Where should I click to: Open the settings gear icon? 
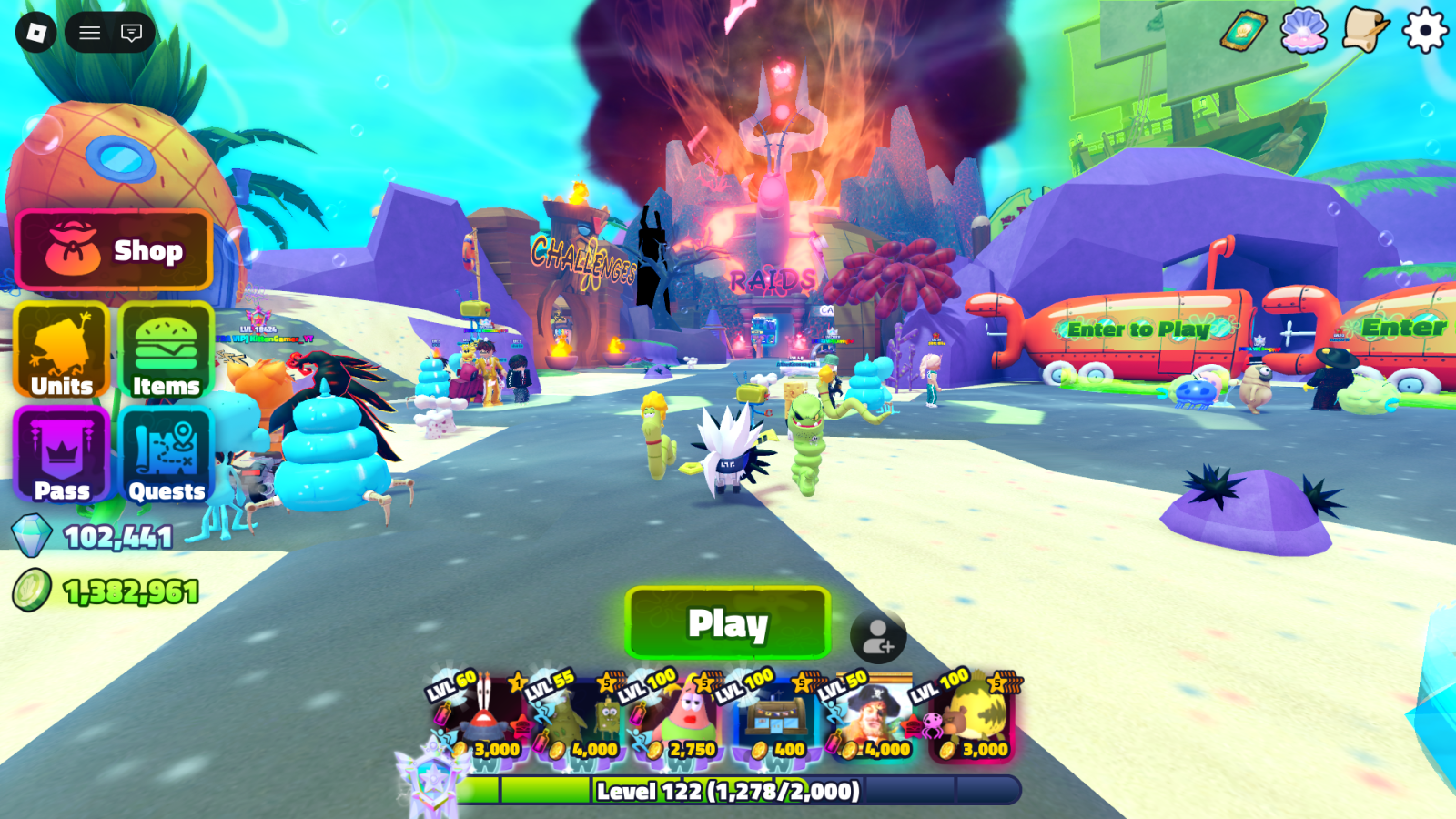[1424, 32]
